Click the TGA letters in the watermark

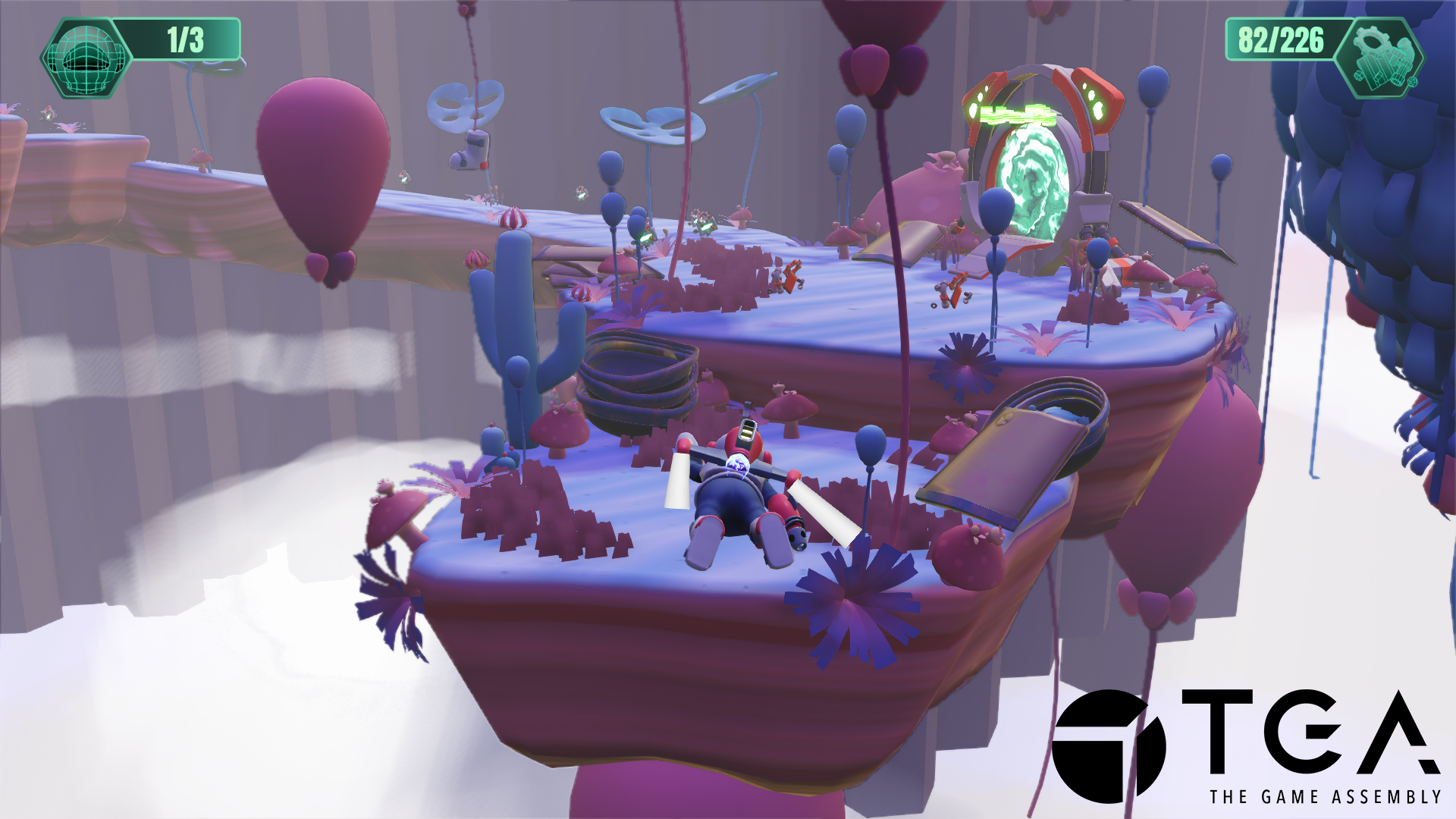(x=1289, y=732)
